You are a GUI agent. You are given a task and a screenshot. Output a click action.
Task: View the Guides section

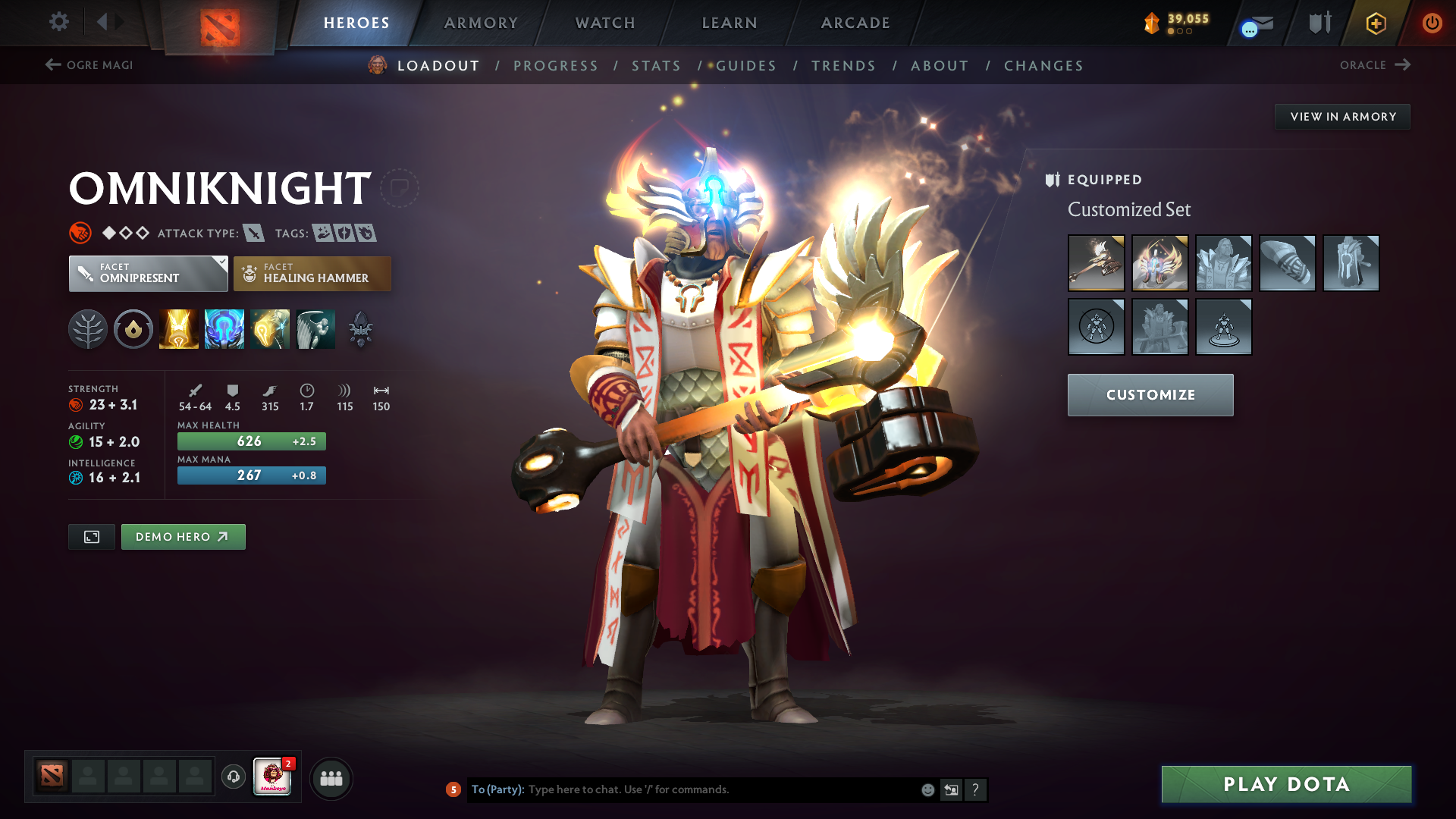(746, 66)
